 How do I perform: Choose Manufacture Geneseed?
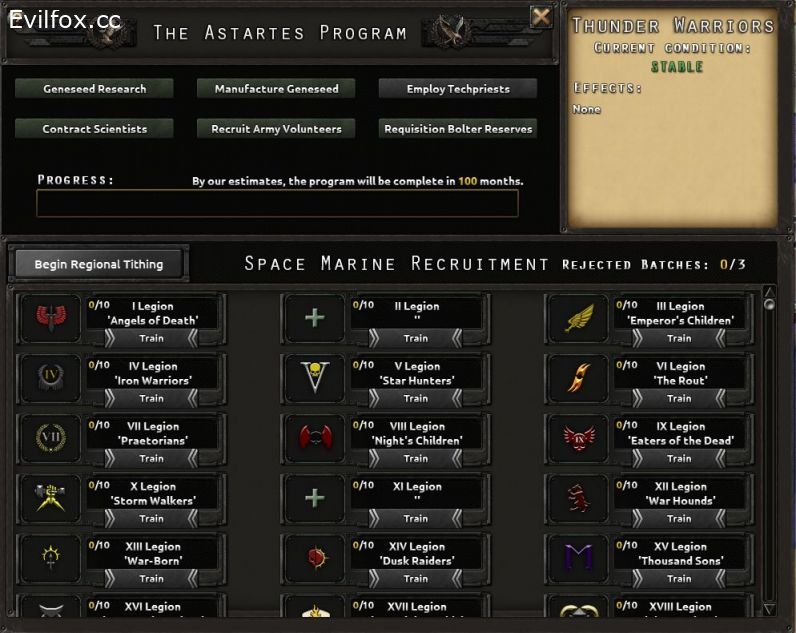point(276,89)
